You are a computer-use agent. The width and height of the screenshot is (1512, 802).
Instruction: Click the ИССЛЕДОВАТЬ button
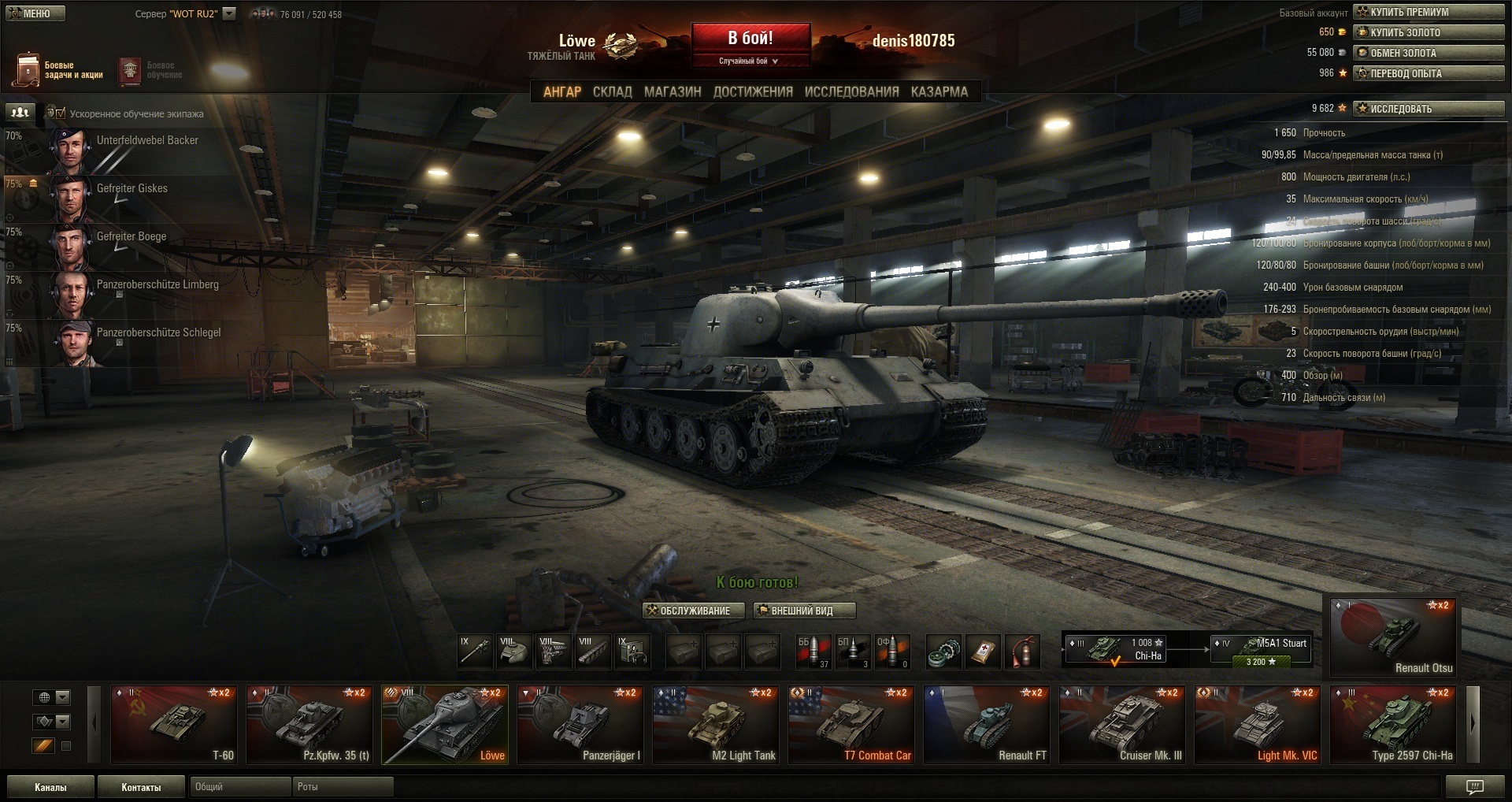[1429, 109]
